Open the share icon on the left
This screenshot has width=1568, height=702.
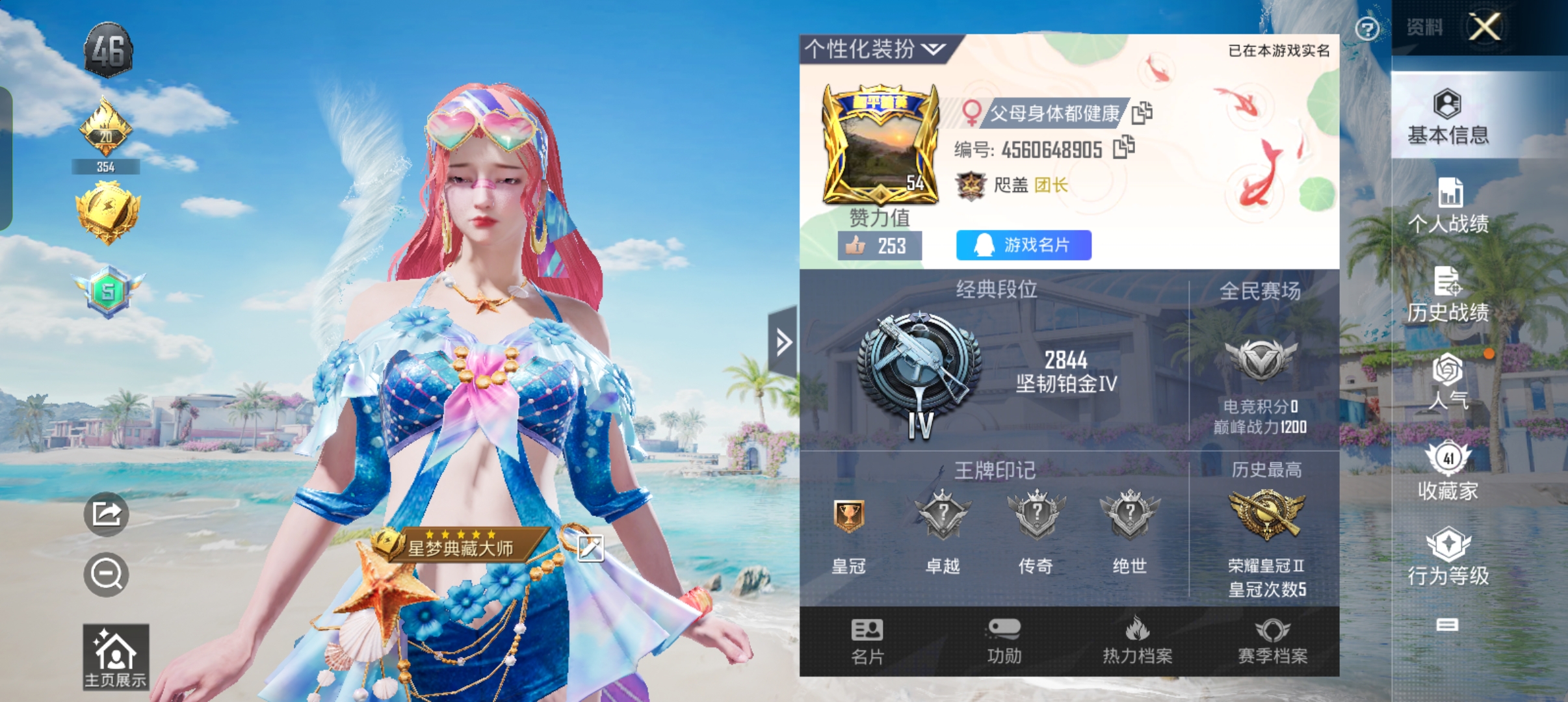(x=106, y=513)
